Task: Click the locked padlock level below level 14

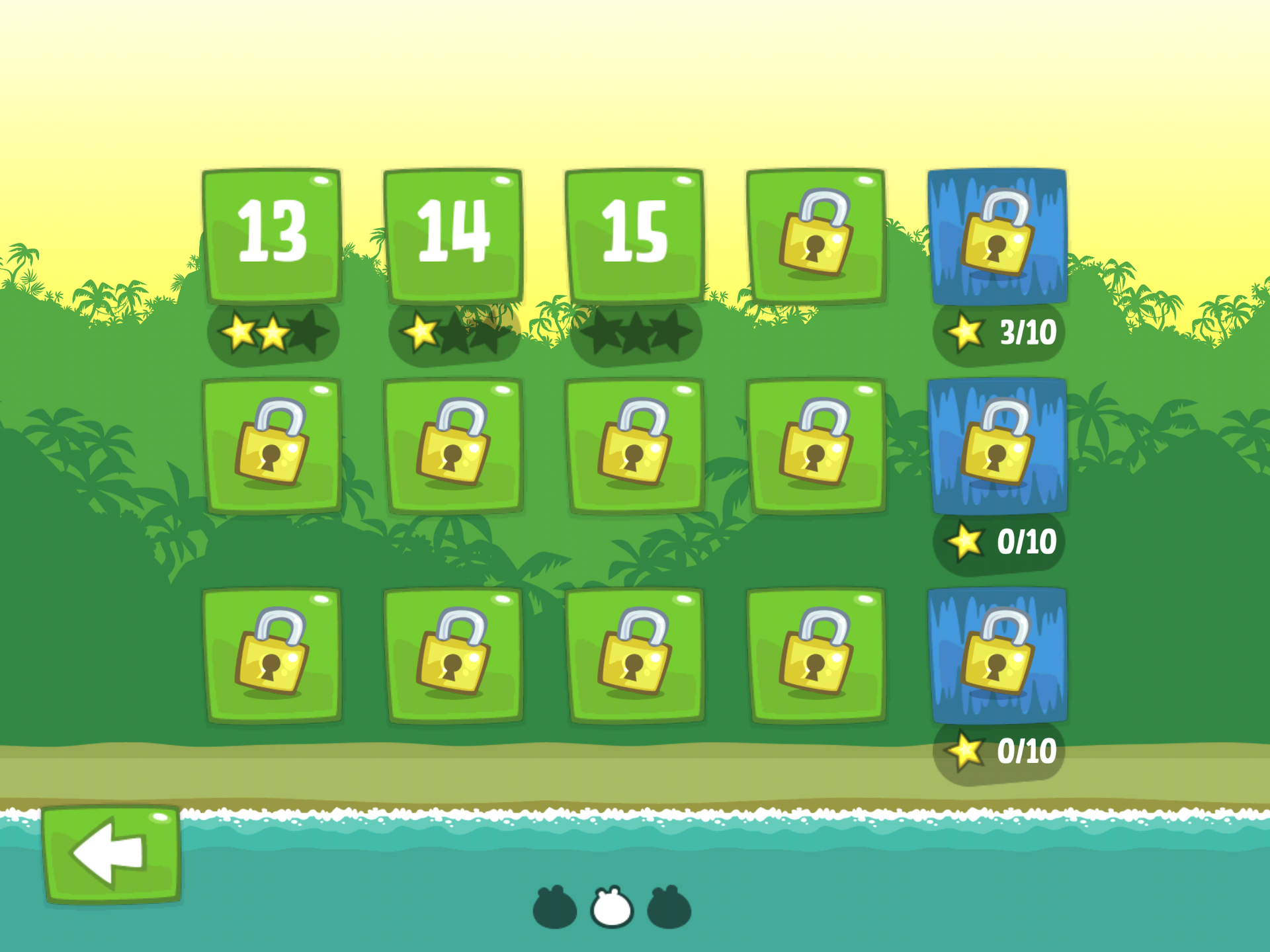Action: click(453, 446)
